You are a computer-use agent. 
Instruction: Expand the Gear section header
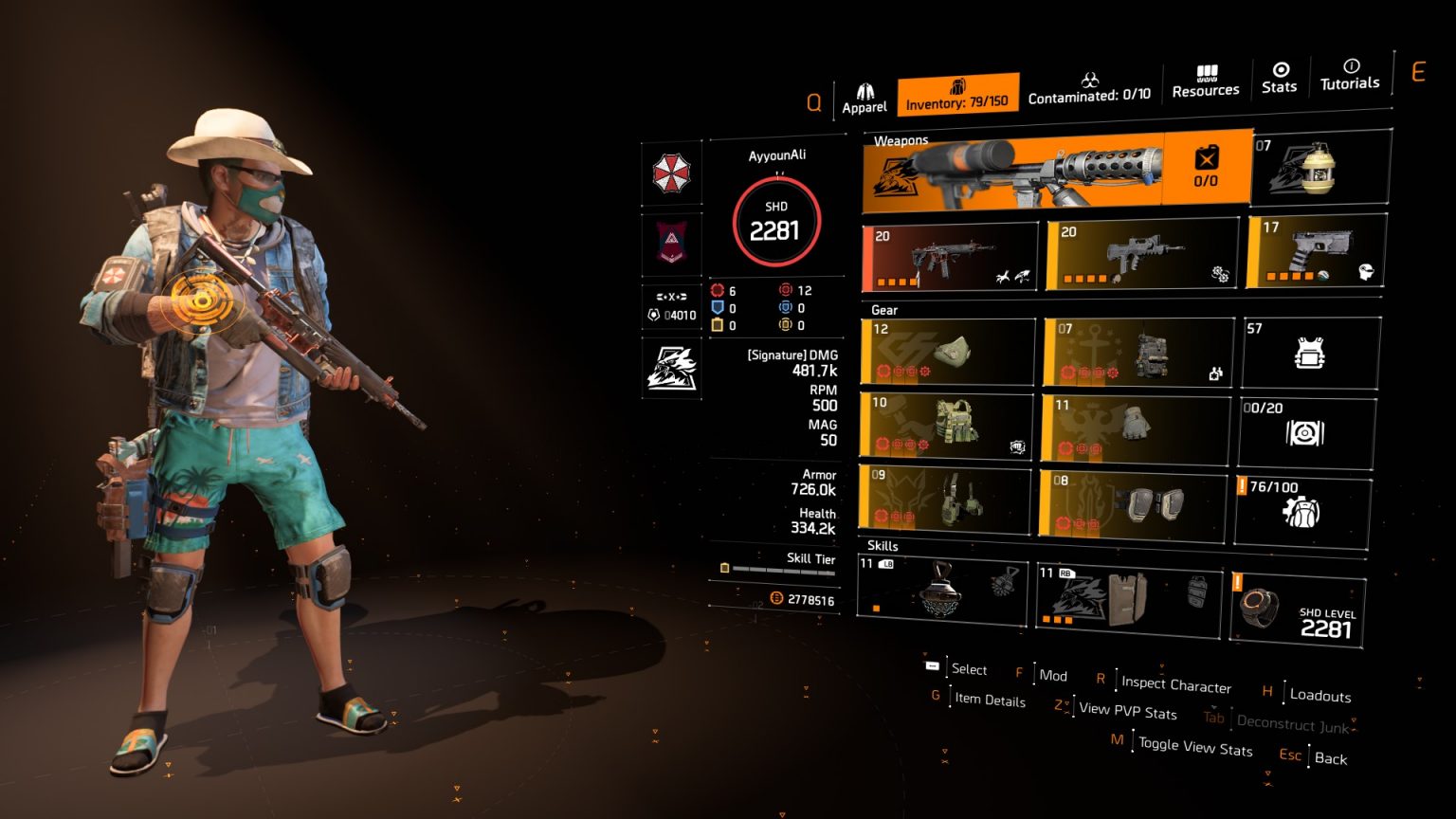point(882,310)
